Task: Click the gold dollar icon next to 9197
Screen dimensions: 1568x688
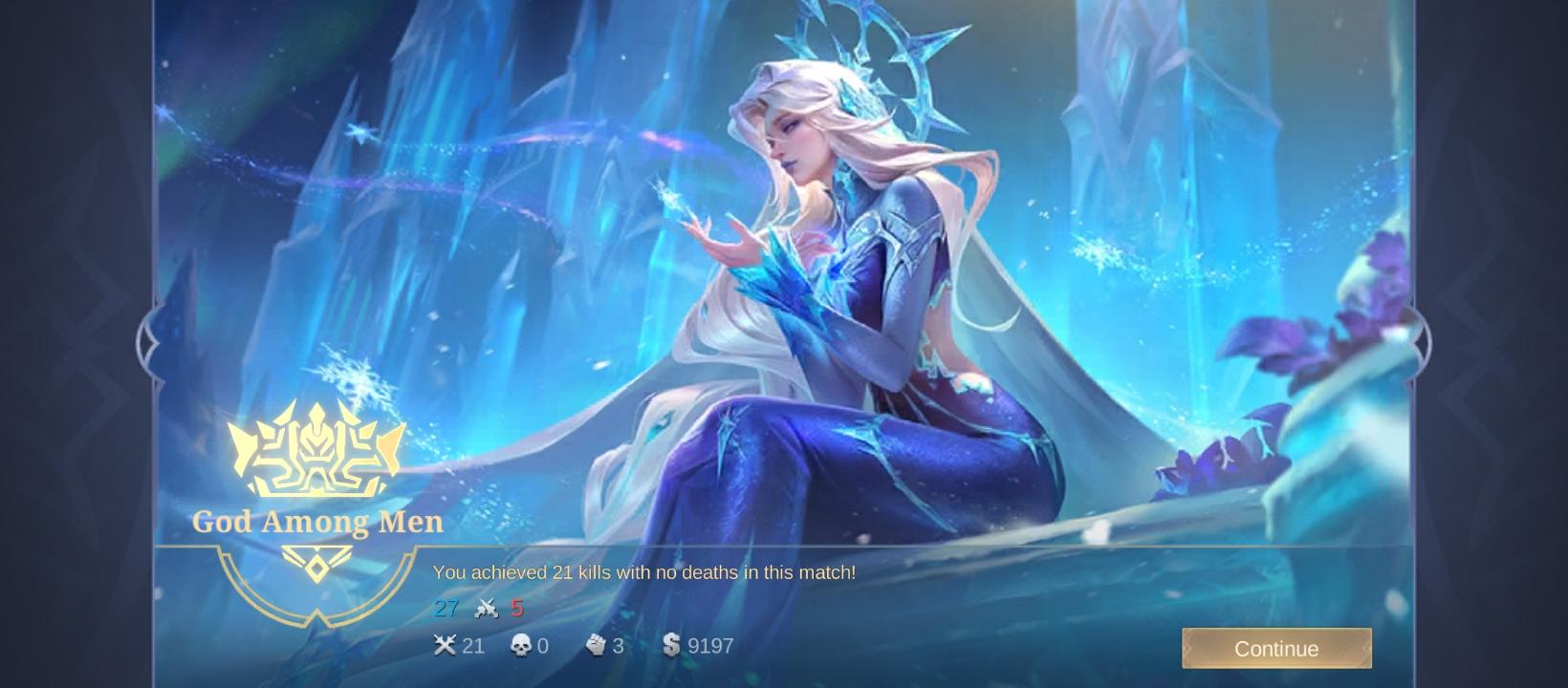Action: pos(670,646)
